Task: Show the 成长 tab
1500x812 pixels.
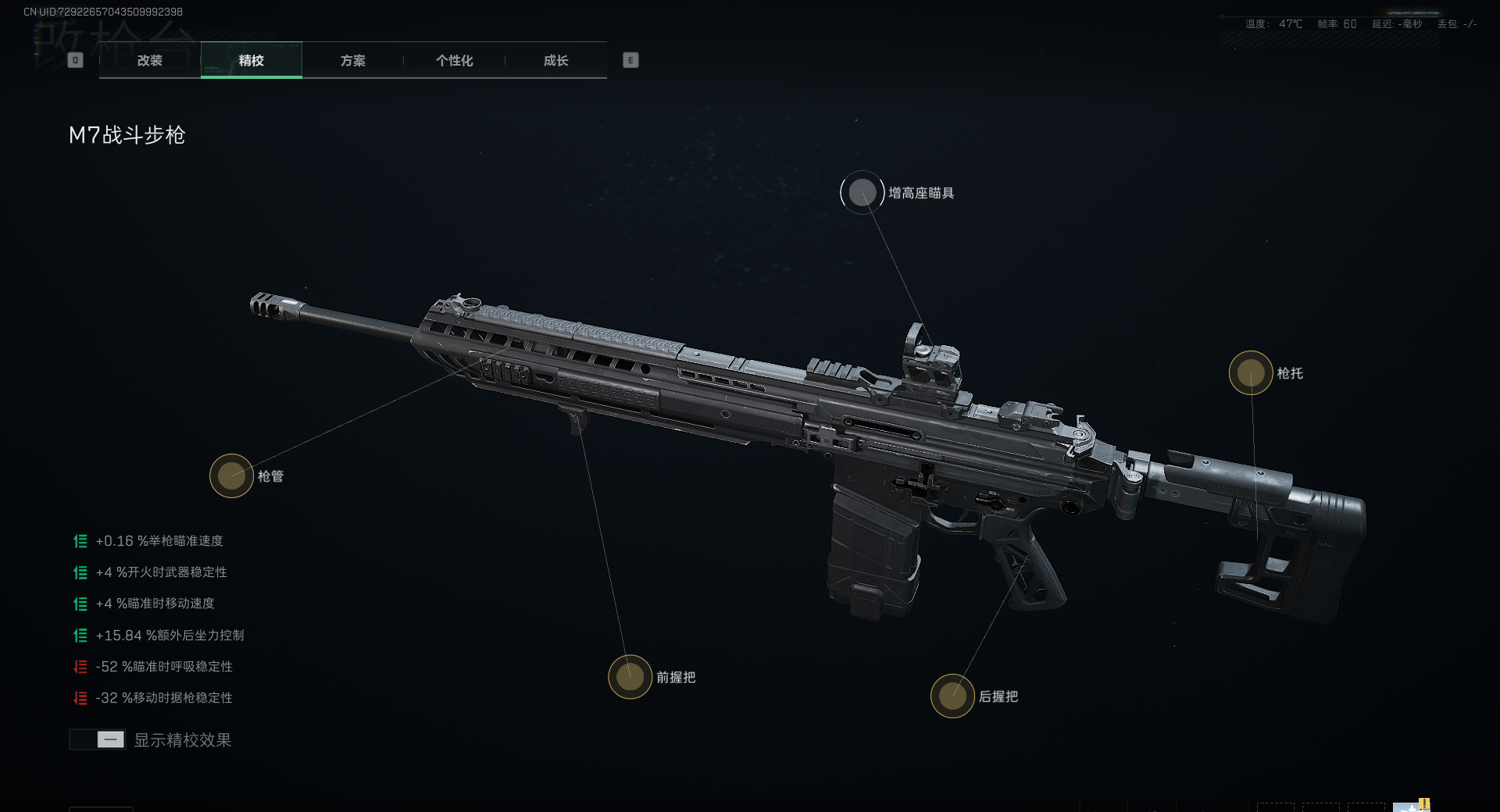Action: coord(555,60)
